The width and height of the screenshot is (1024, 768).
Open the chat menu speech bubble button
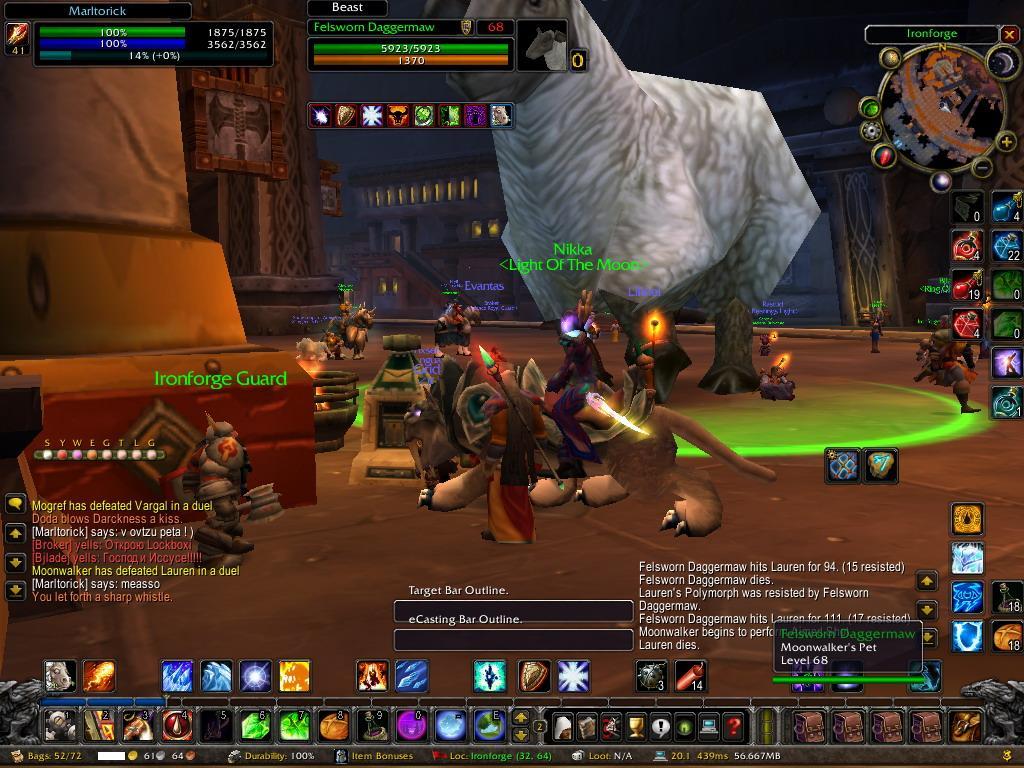click(x=15, y=504)
